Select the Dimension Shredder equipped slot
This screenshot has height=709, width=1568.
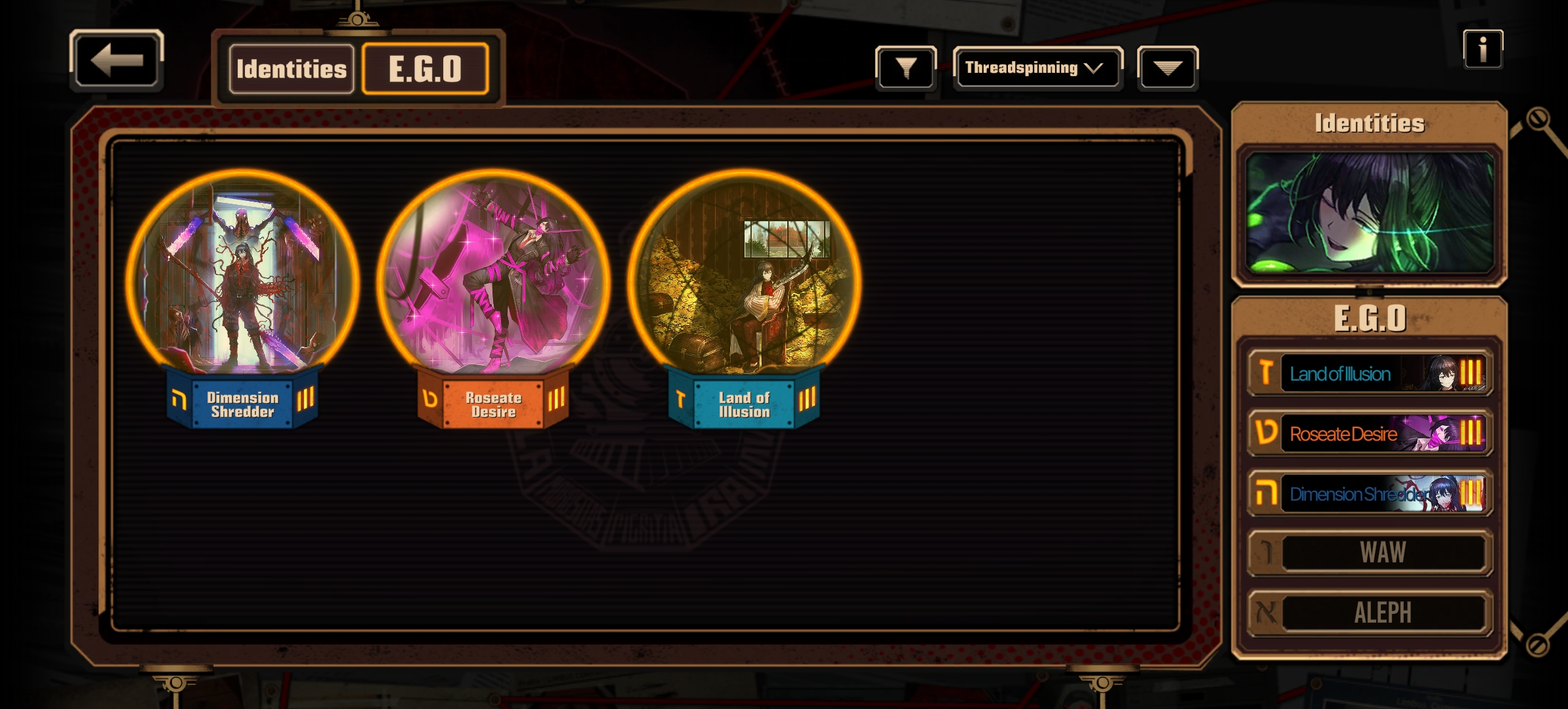pos(1370,494)
